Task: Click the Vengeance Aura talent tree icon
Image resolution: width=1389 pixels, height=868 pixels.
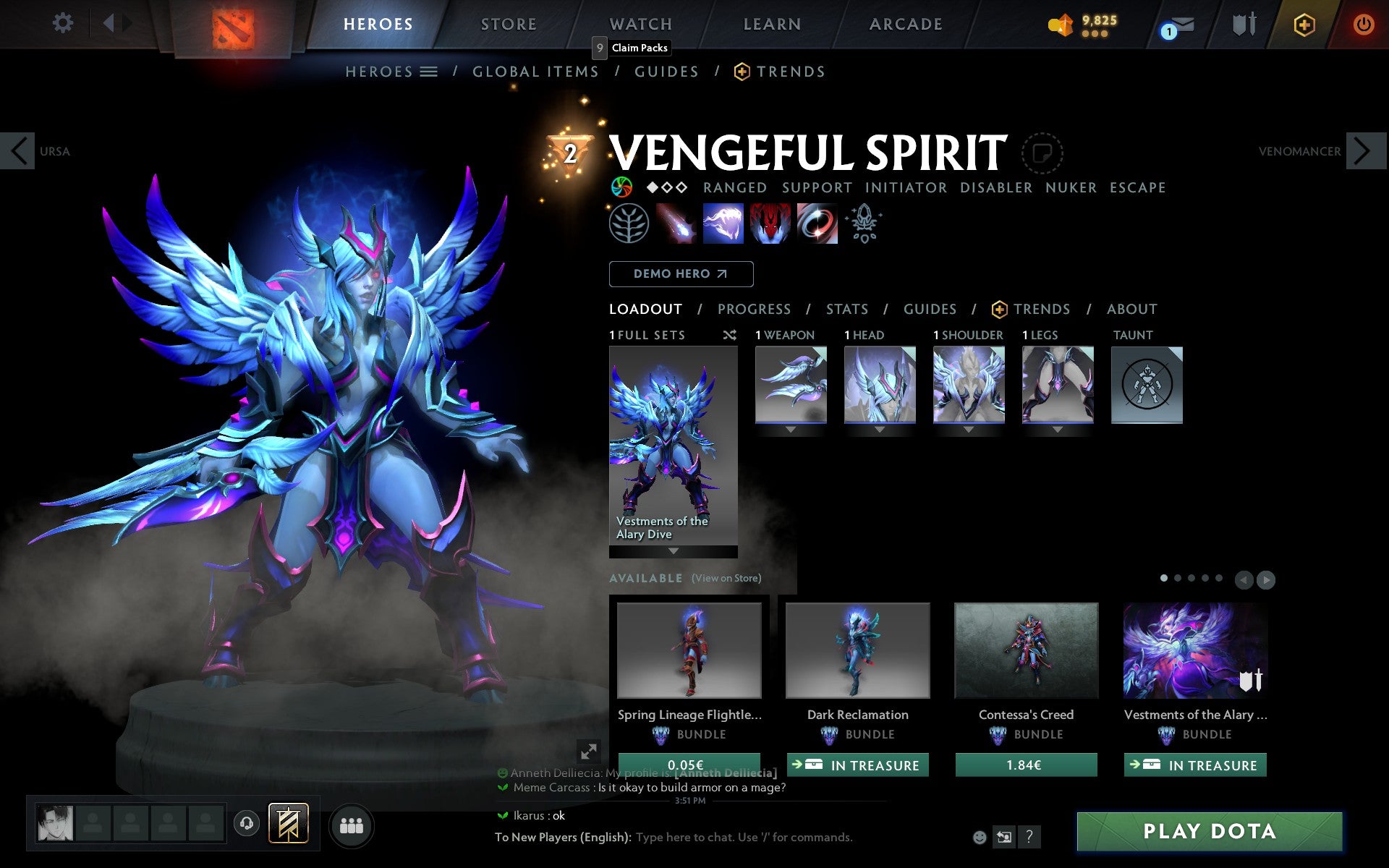Action: pos(632,224)
